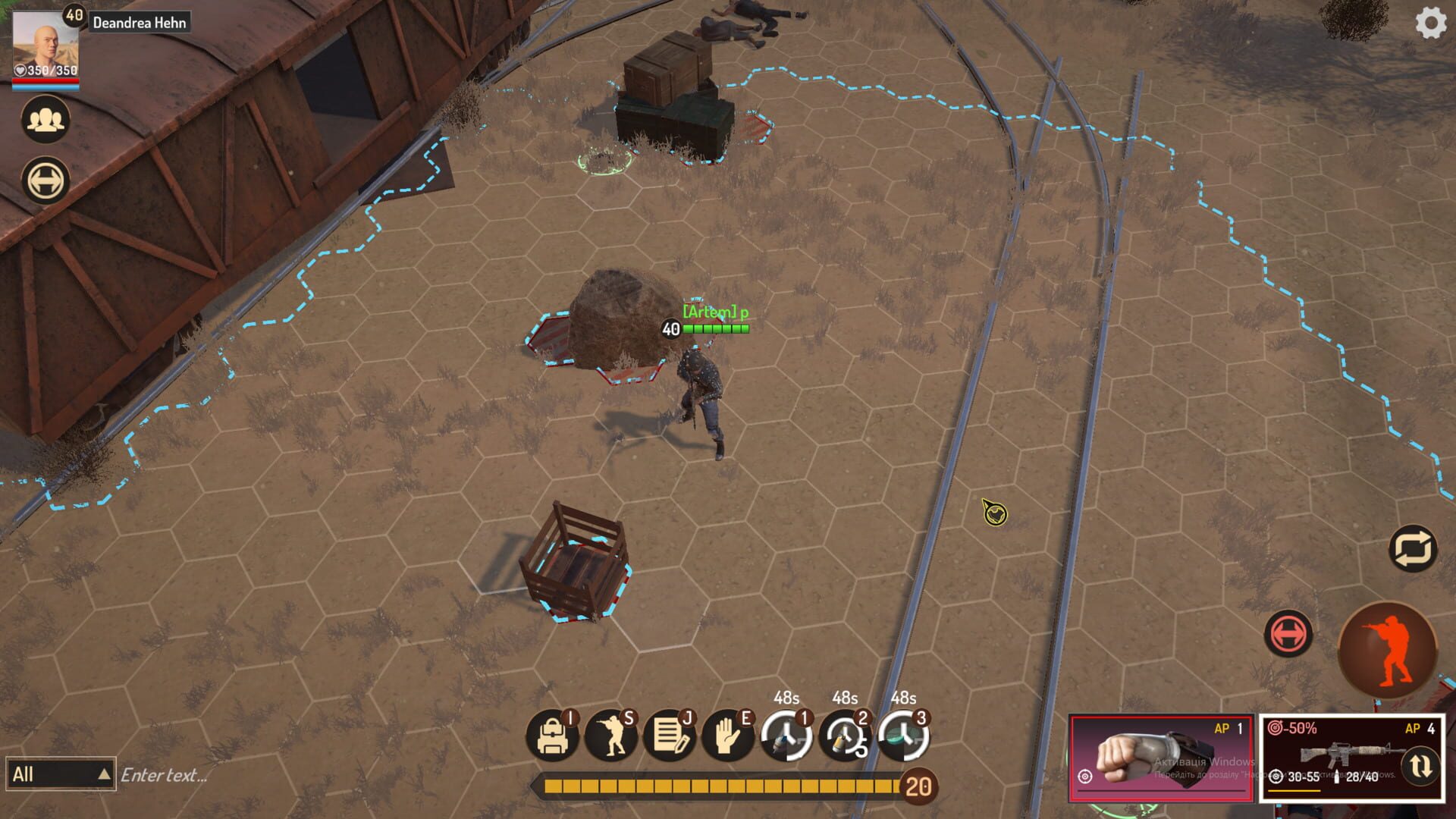1456x819 pixels.
Task: Activate the large orange shooter button
Action: pos(1388,650)
